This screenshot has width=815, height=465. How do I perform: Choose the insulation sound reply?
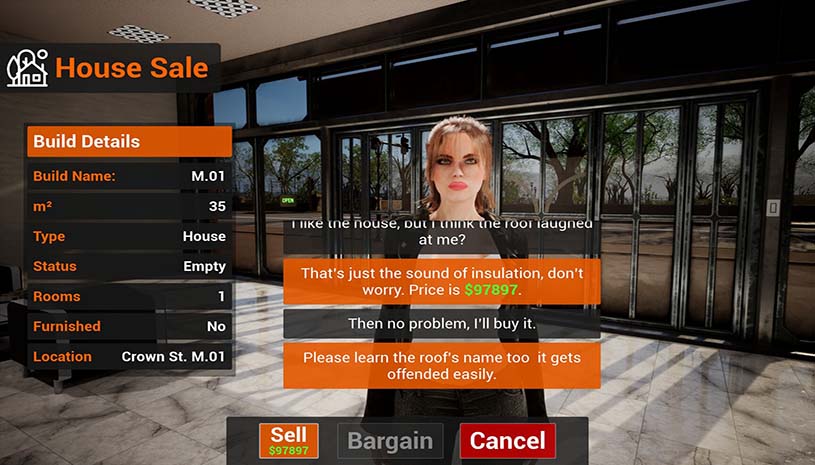pyautogui.click(x=441, y=281)
